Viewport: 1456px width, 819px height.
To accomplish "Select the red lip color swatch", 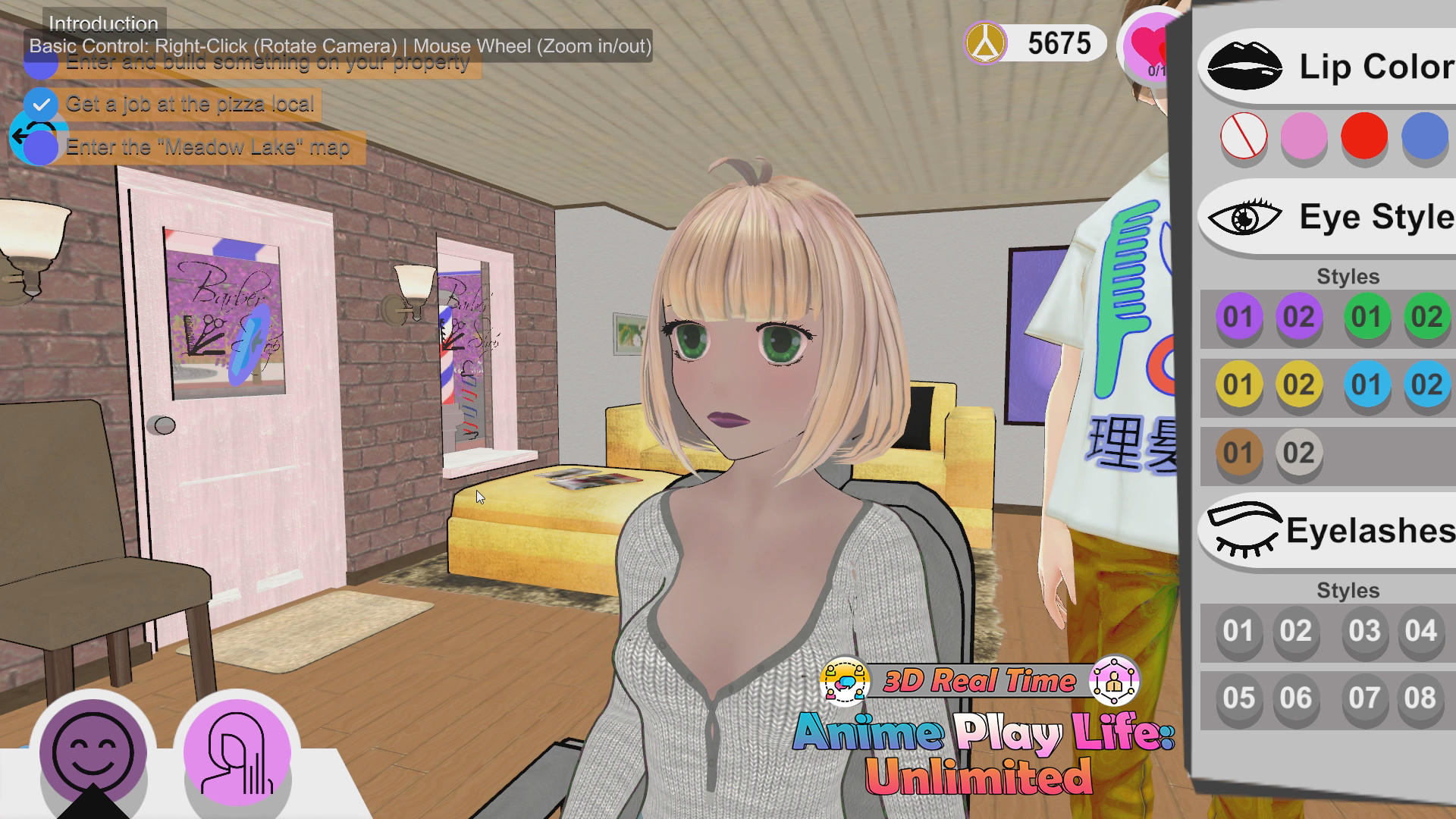I will click(1364, 137).
